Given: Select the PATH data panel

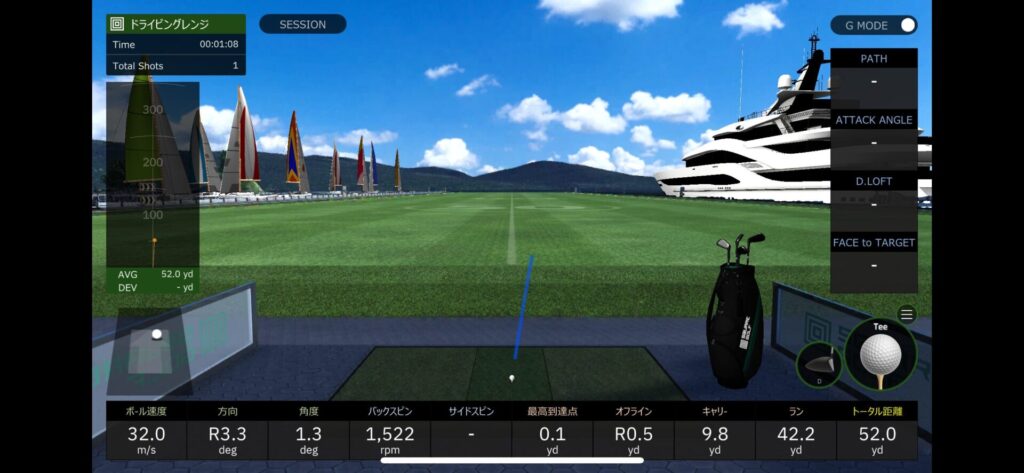Looking at the screenshot, I should (873, 70).
